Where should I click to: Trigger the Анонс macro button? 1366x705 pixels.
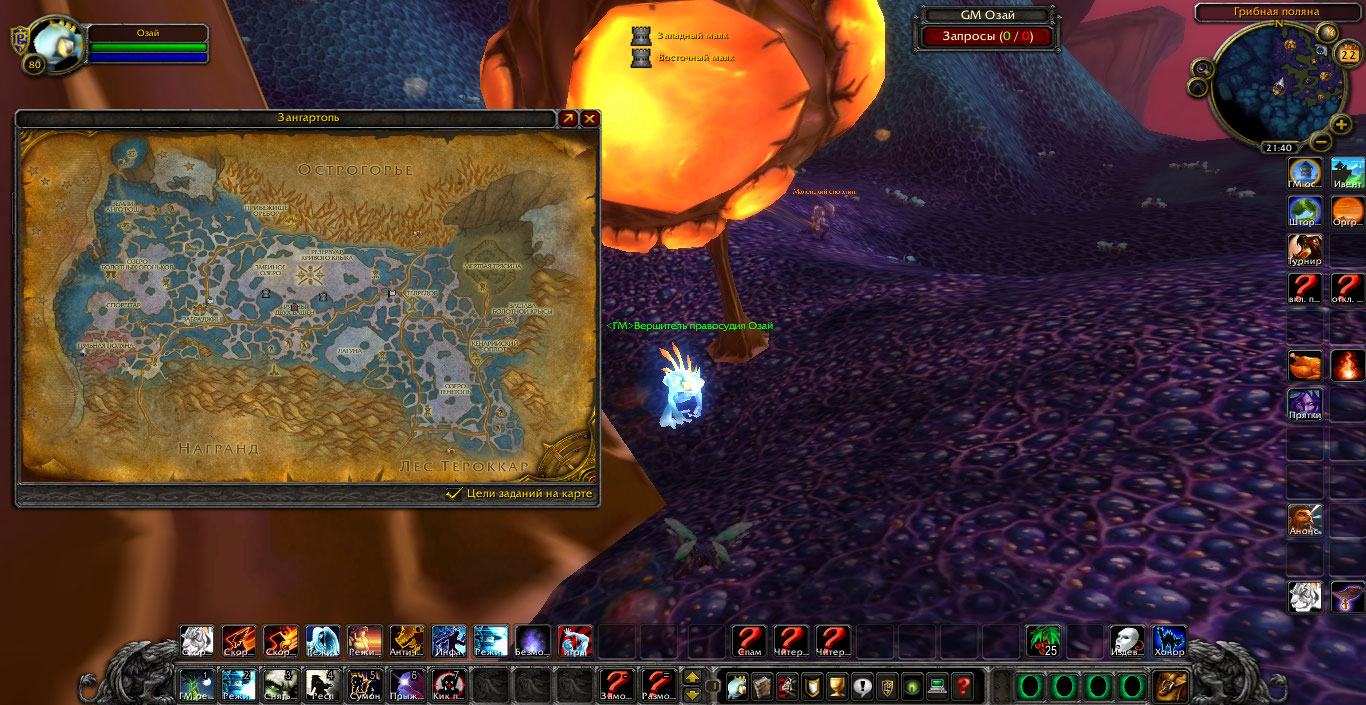pos(1305,520)
